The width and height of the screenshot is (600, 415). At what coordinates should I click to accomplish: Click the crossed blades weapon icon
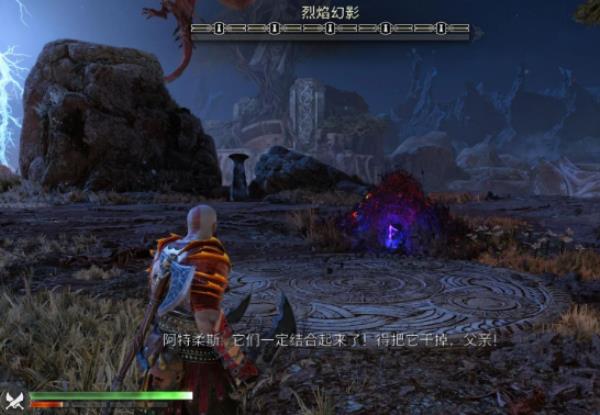pyautogui.click(x=14, y=401)
